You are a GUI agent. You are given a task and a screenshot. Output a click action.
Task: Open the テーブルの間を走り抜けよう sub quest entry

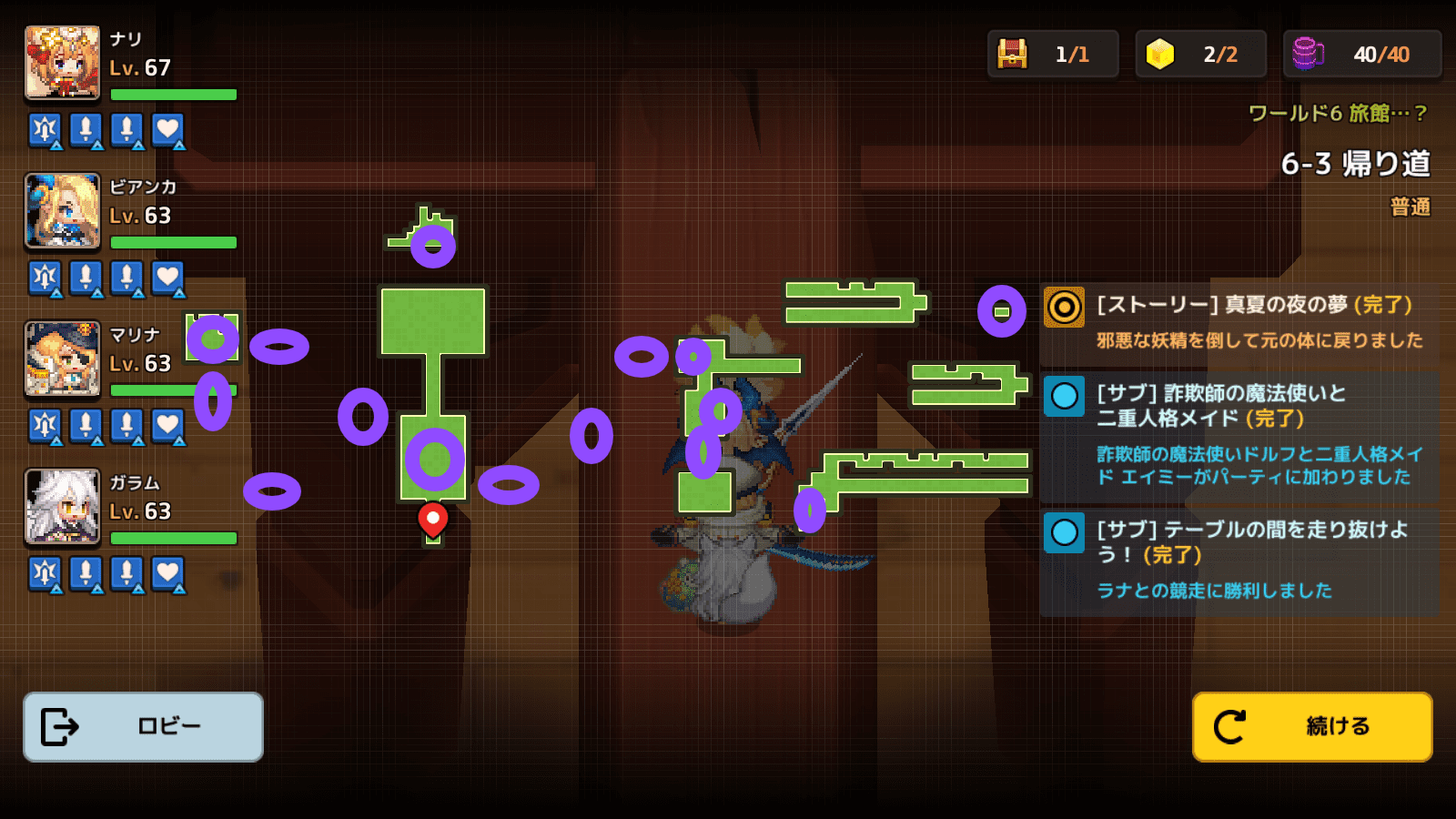tap(1238, 559)
